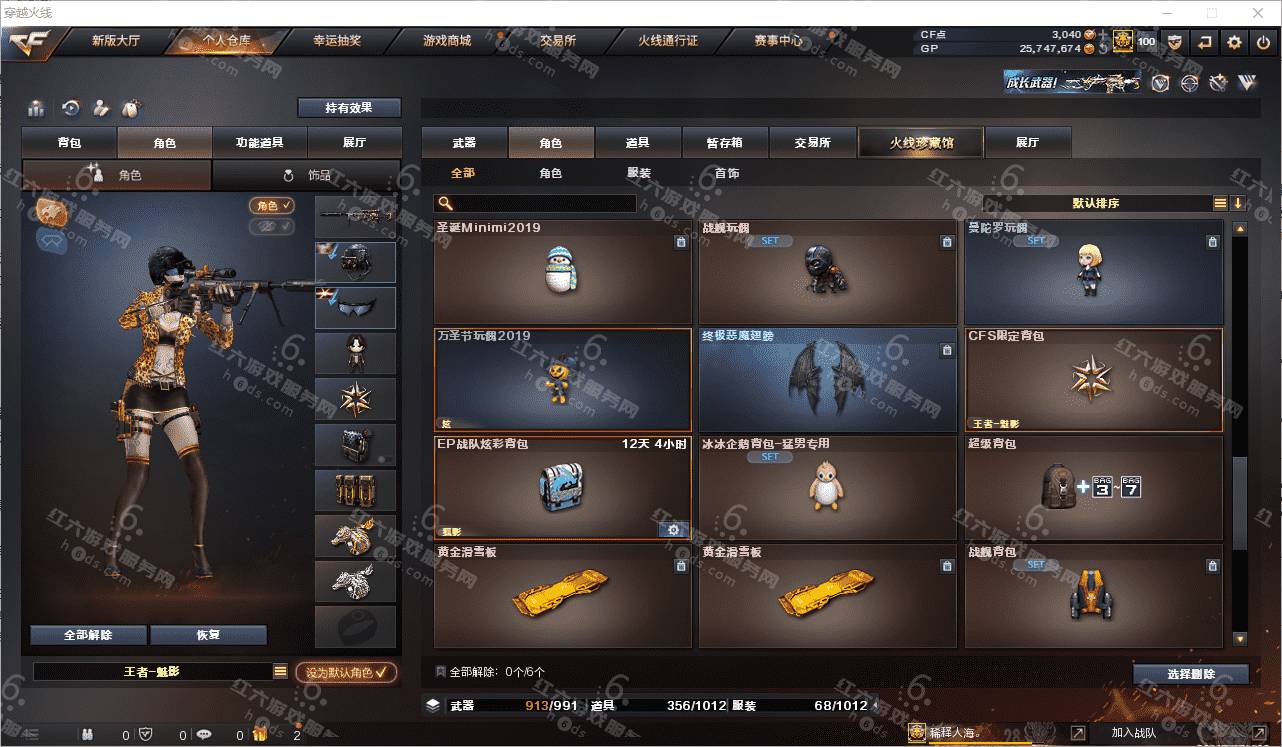This screenshot has height=747, width=1282.
Task: Select the 冰冰企鹅背包 penguin backpack item
Action: click(x=827, y=487)
